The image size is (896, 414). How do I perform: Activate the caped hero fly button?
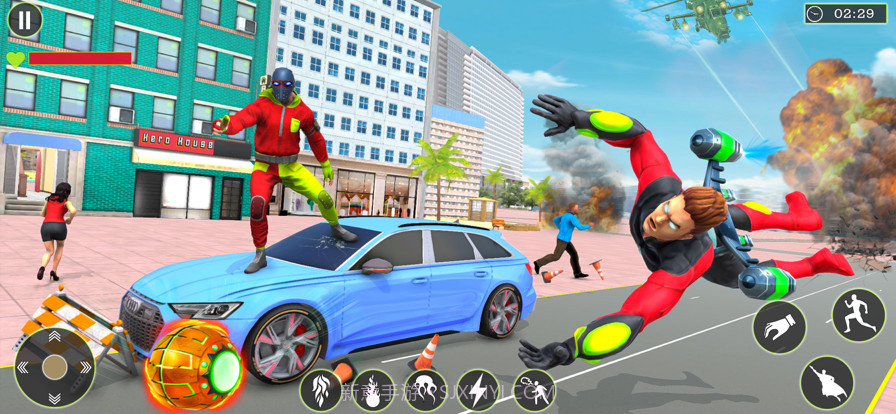827,383
